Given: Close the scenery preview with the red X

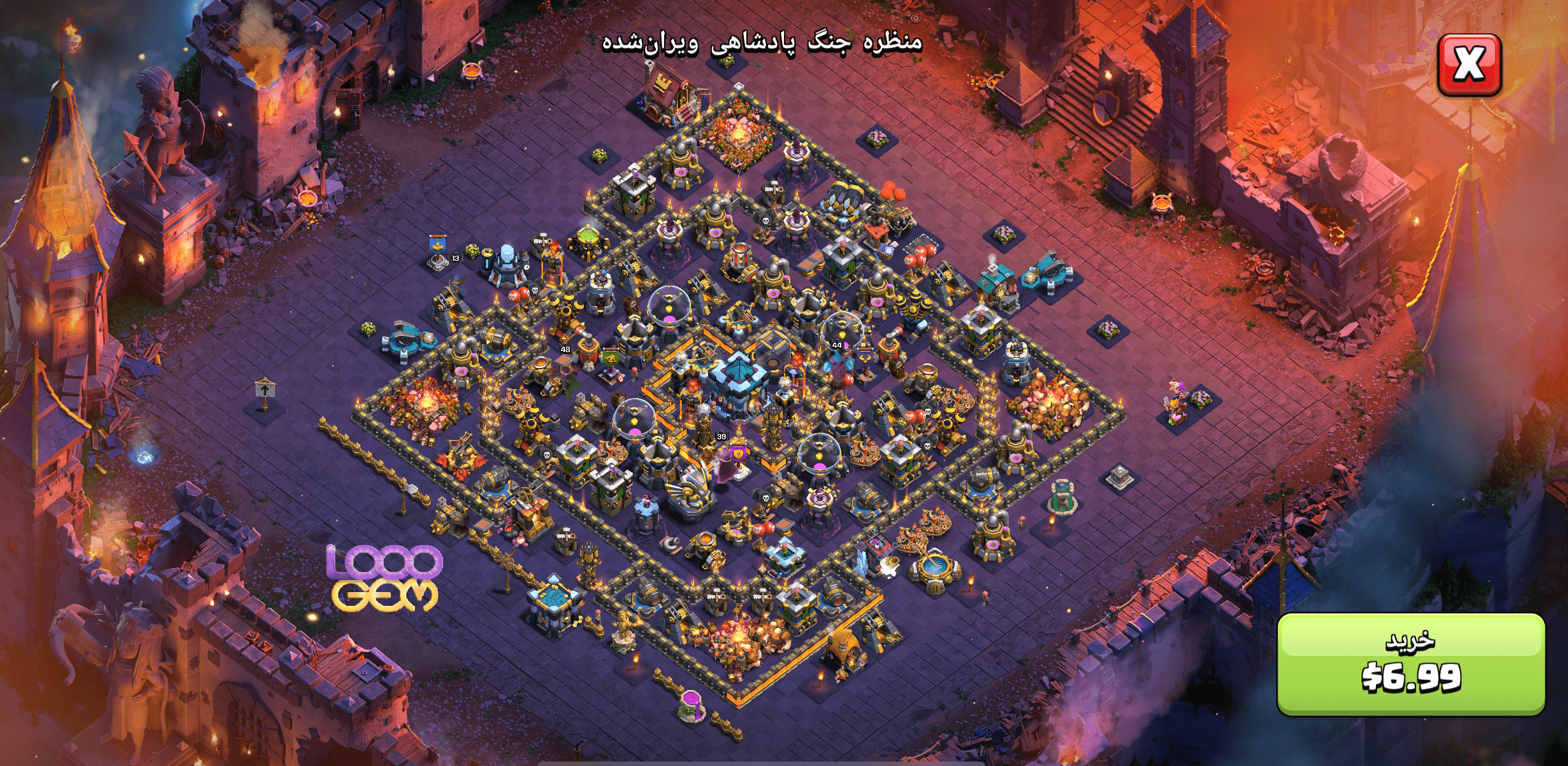Looking at the screenshot, I should (x=1469, y=64).
